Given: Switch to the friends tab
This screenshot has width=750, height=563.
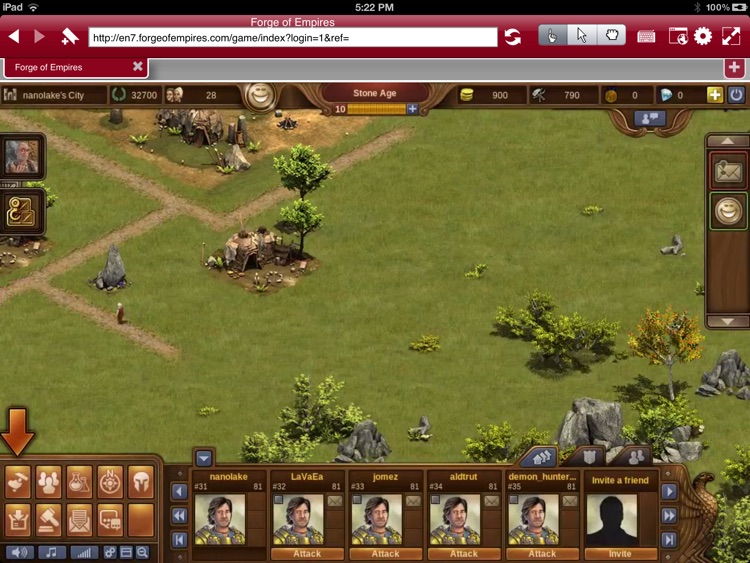Looking at the screenshot, I should 633,457.
